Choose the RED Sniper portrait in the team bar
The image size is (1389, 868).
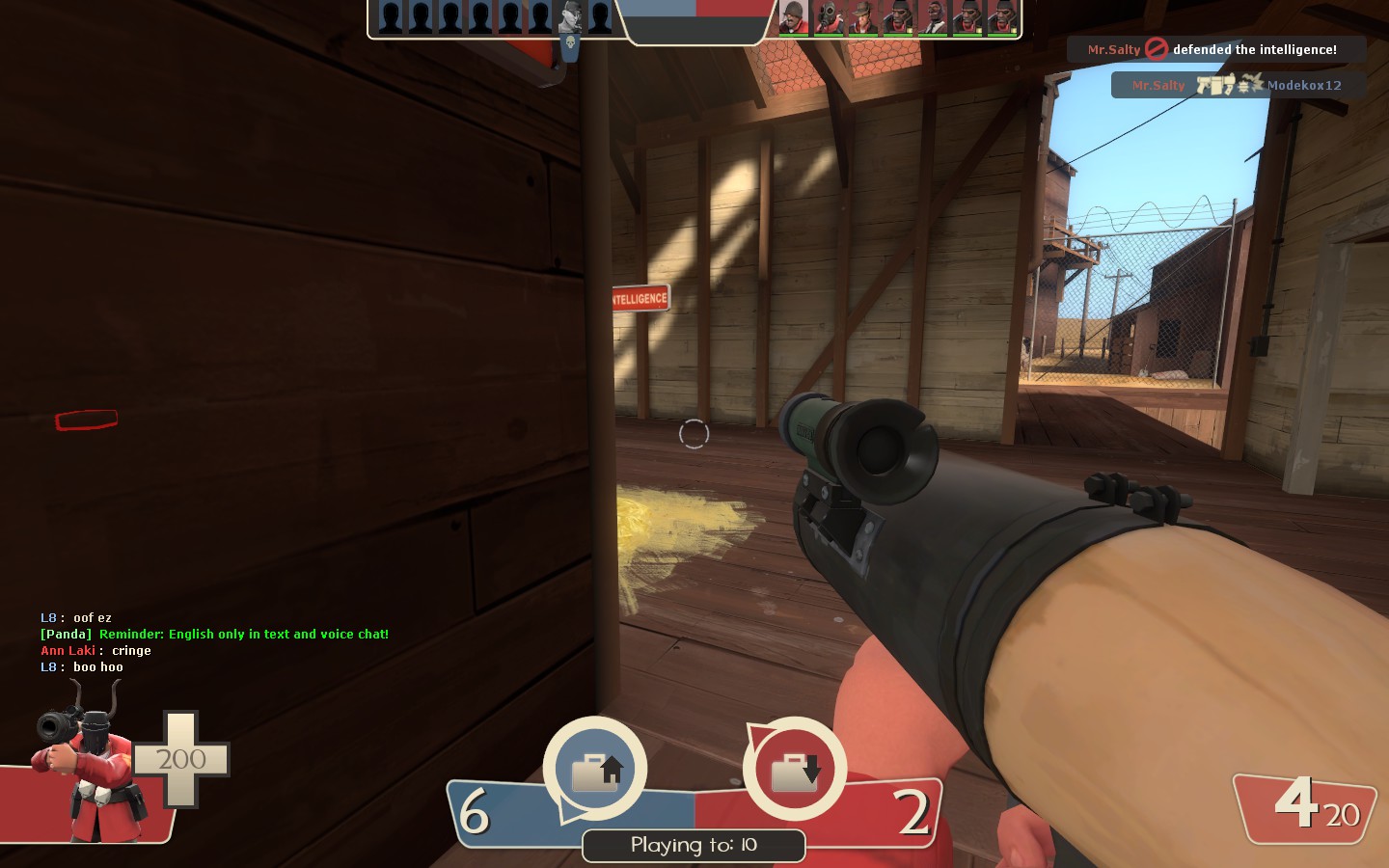[861, 17]
